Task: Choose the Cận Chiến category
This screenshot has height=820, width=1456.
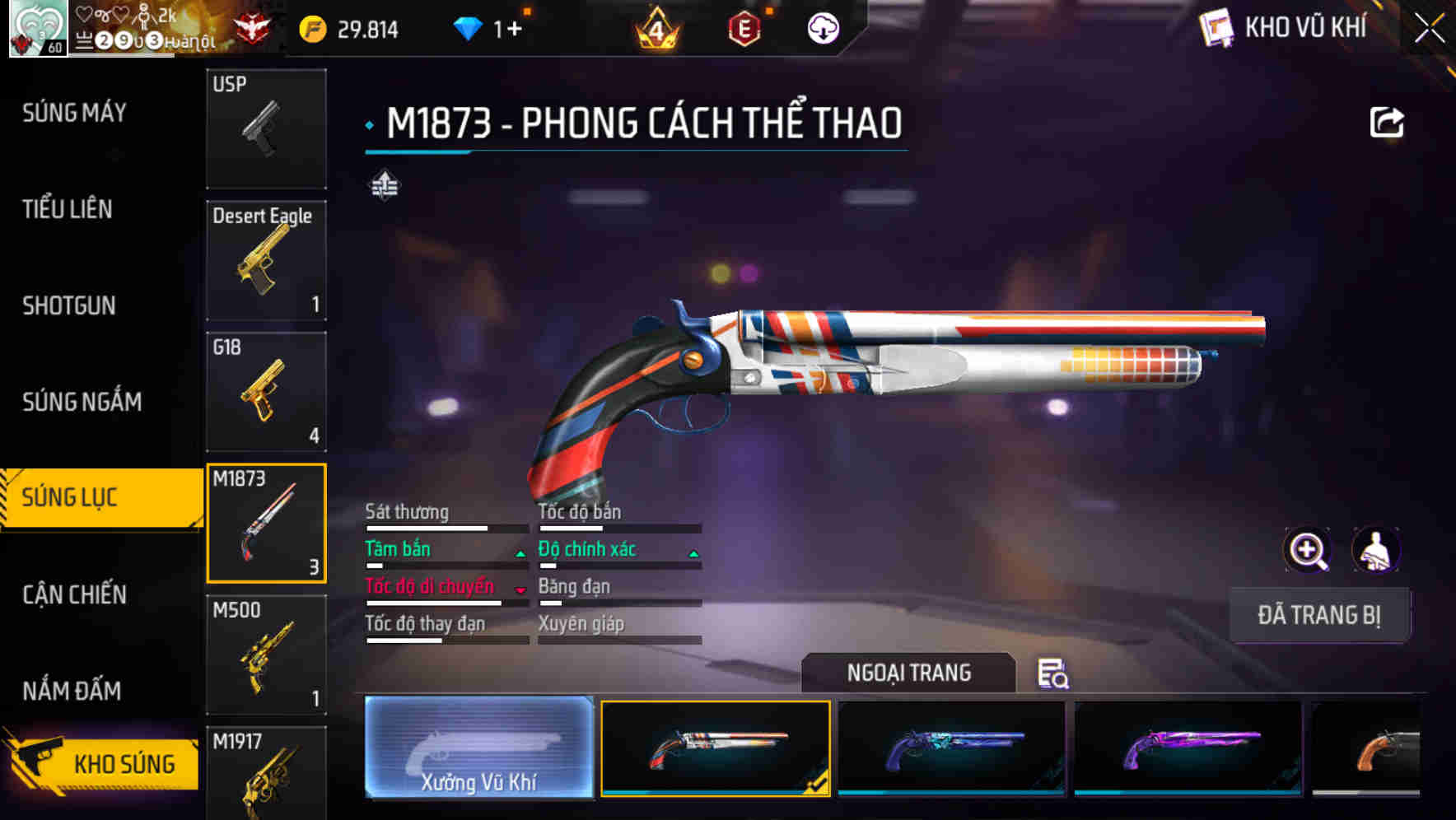Action: (x=74, y=594)
